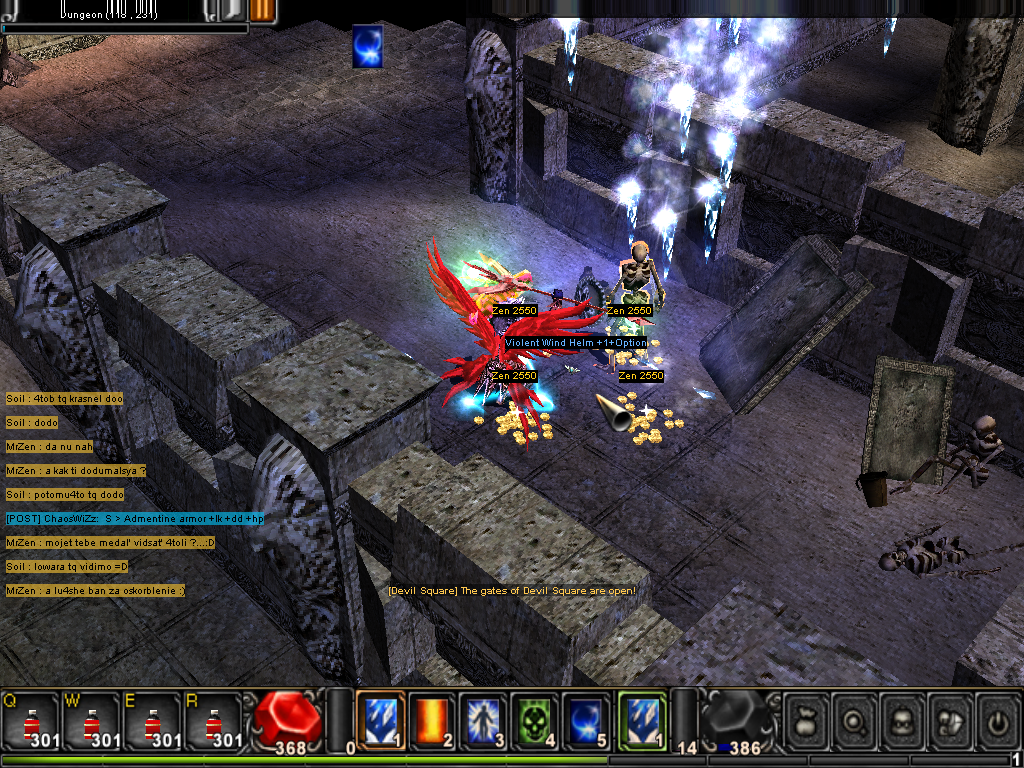The image size is (1024, 768).
Task: Pick up the Violent Wind Helm label
Action: click(575, 343)
